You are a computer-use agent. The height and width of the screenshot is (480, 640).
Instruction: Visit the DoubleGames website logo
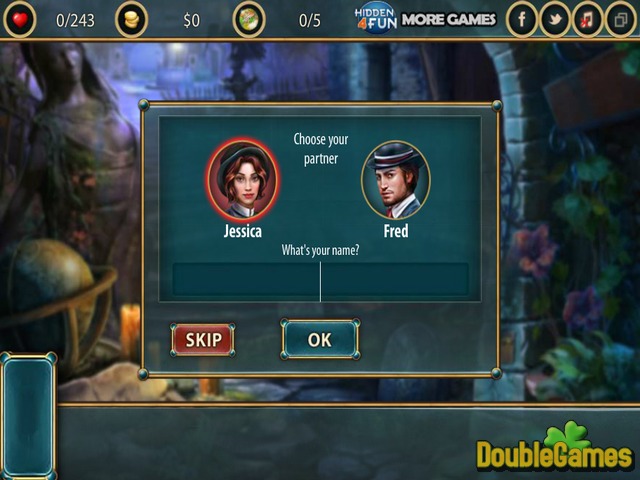point(555,452)
